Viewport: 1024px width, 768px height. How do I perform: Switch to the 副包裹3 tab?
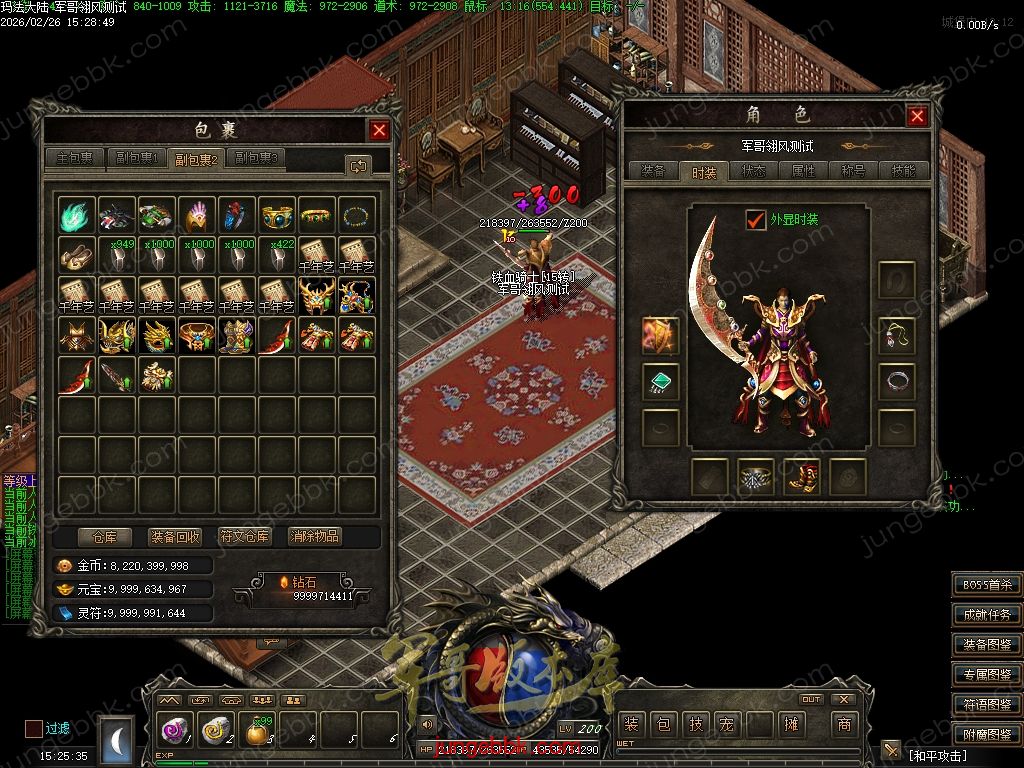tap(257, 158)
